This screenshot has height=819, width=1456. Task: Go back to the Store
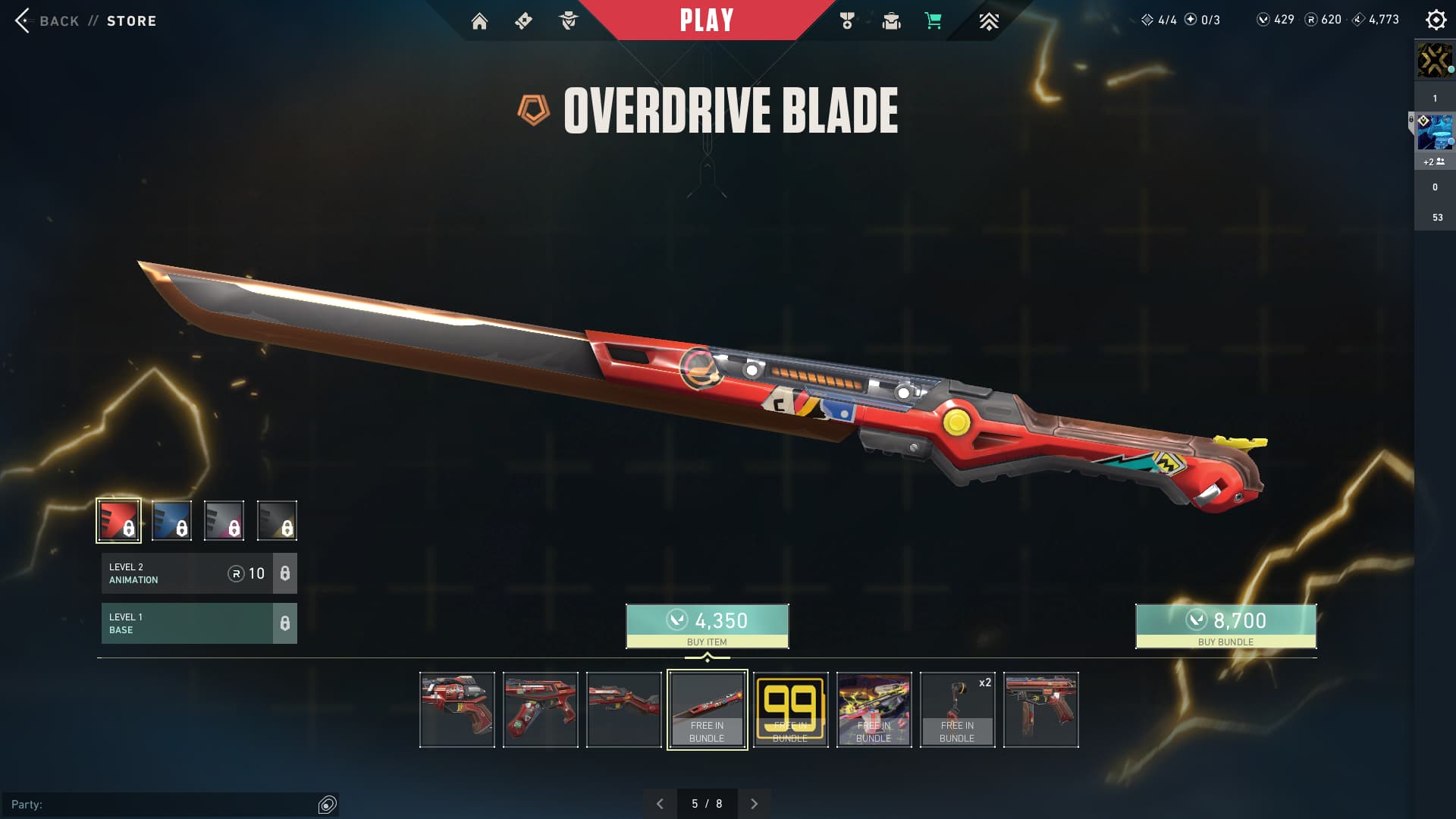coord(85,20)
